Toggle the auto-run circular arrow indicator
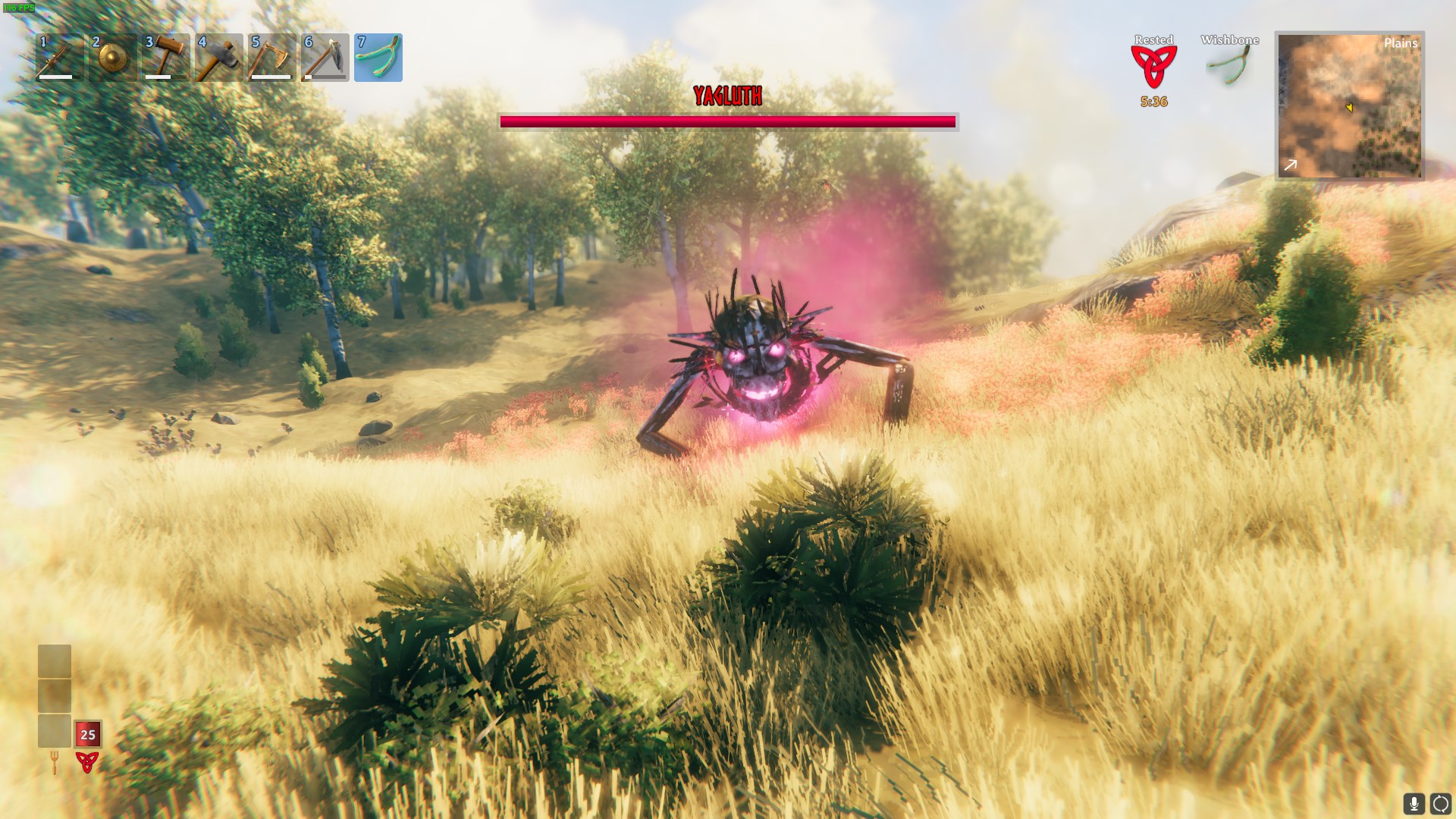Image resolution: width=1456 pixels, height=819 pixels. [x=1439, y=802]
